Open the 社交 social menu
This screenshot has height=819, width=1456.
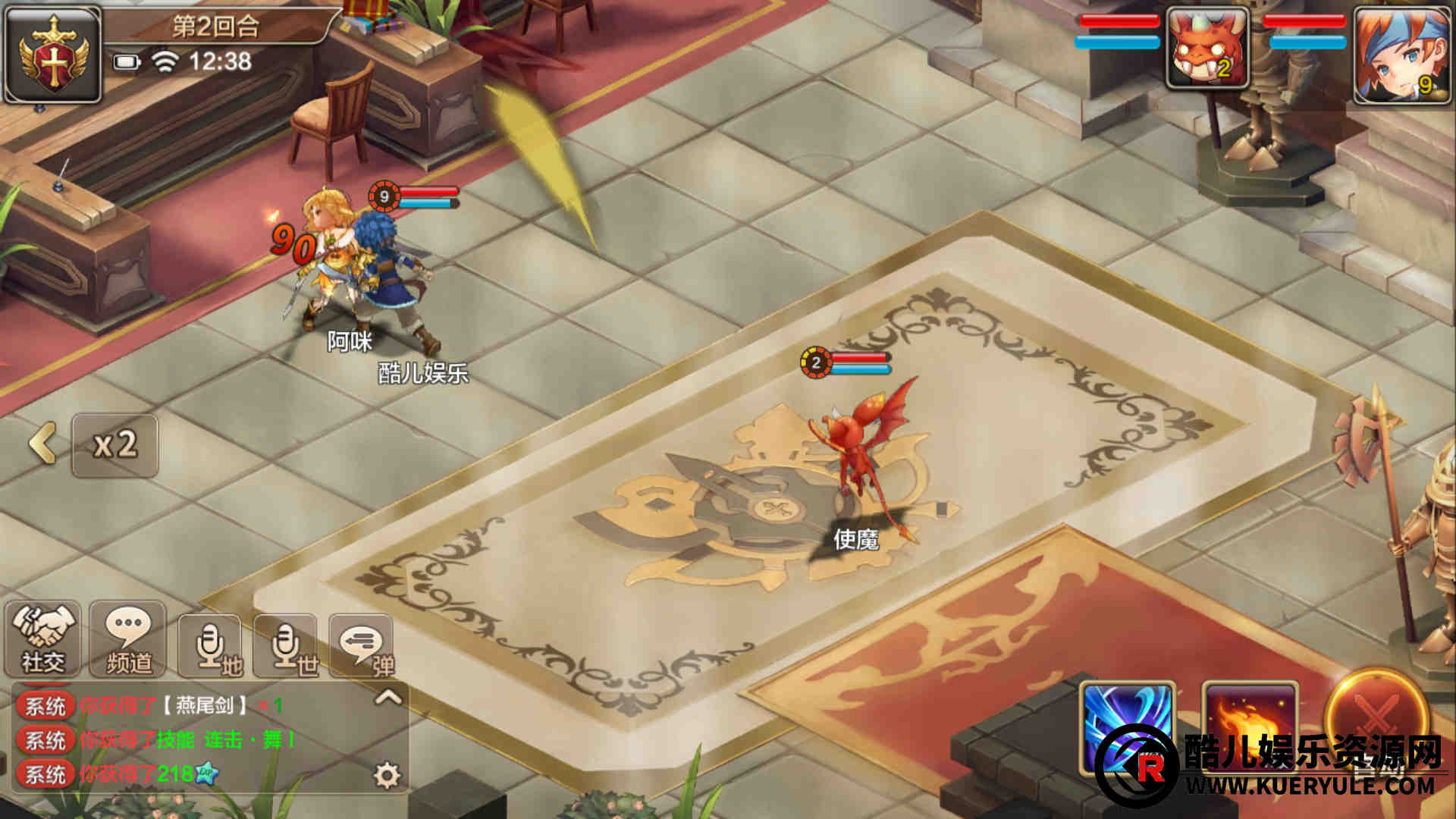(43, 639)
